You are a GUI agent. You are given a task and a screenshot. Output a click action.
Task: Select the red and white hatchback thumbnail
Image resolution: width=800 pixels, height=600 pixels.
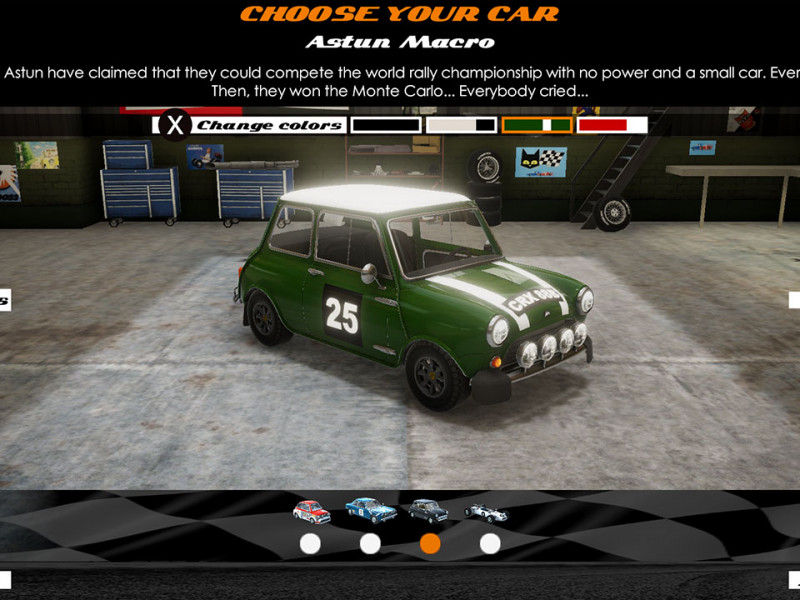[311, 511]
